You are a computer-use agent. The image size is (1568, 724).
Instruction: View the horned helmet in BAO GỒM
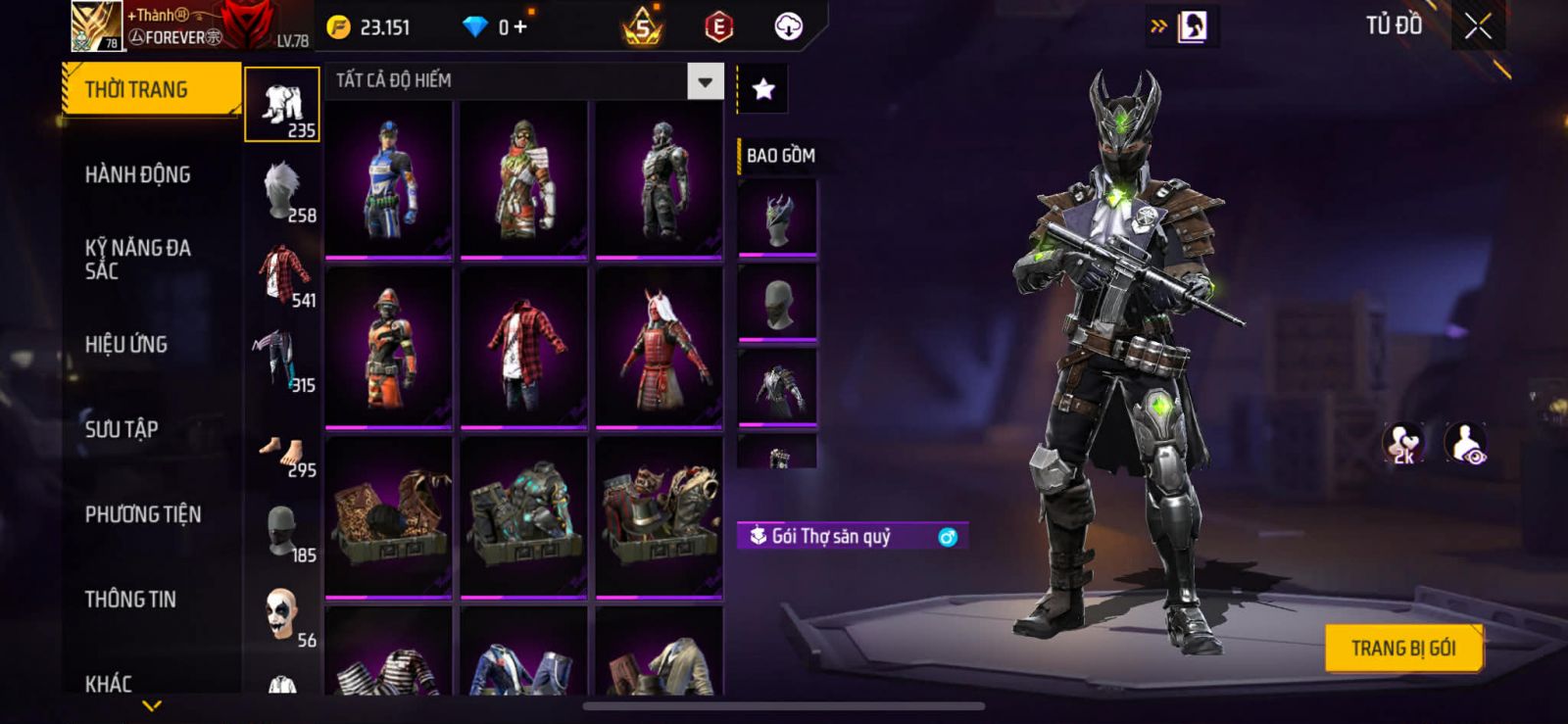[x=777, y=218]
